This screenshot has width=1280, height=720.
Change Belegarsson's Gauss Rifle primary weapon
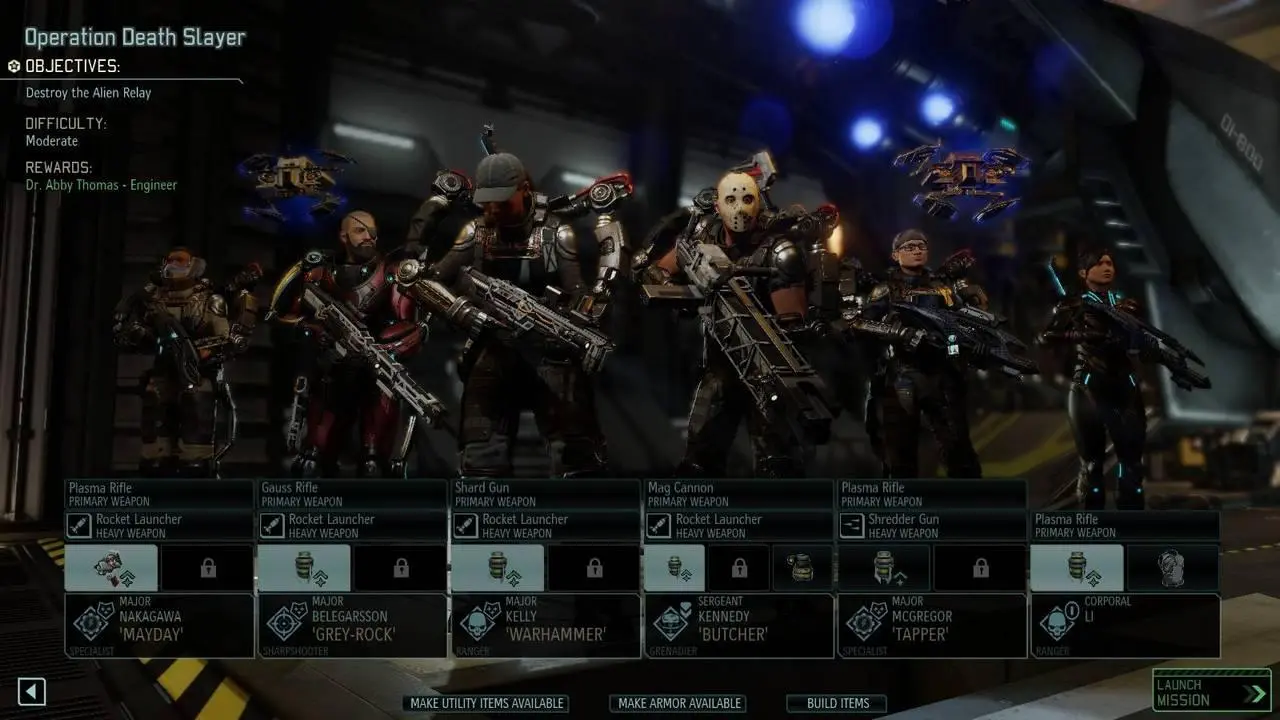(352, 494)
